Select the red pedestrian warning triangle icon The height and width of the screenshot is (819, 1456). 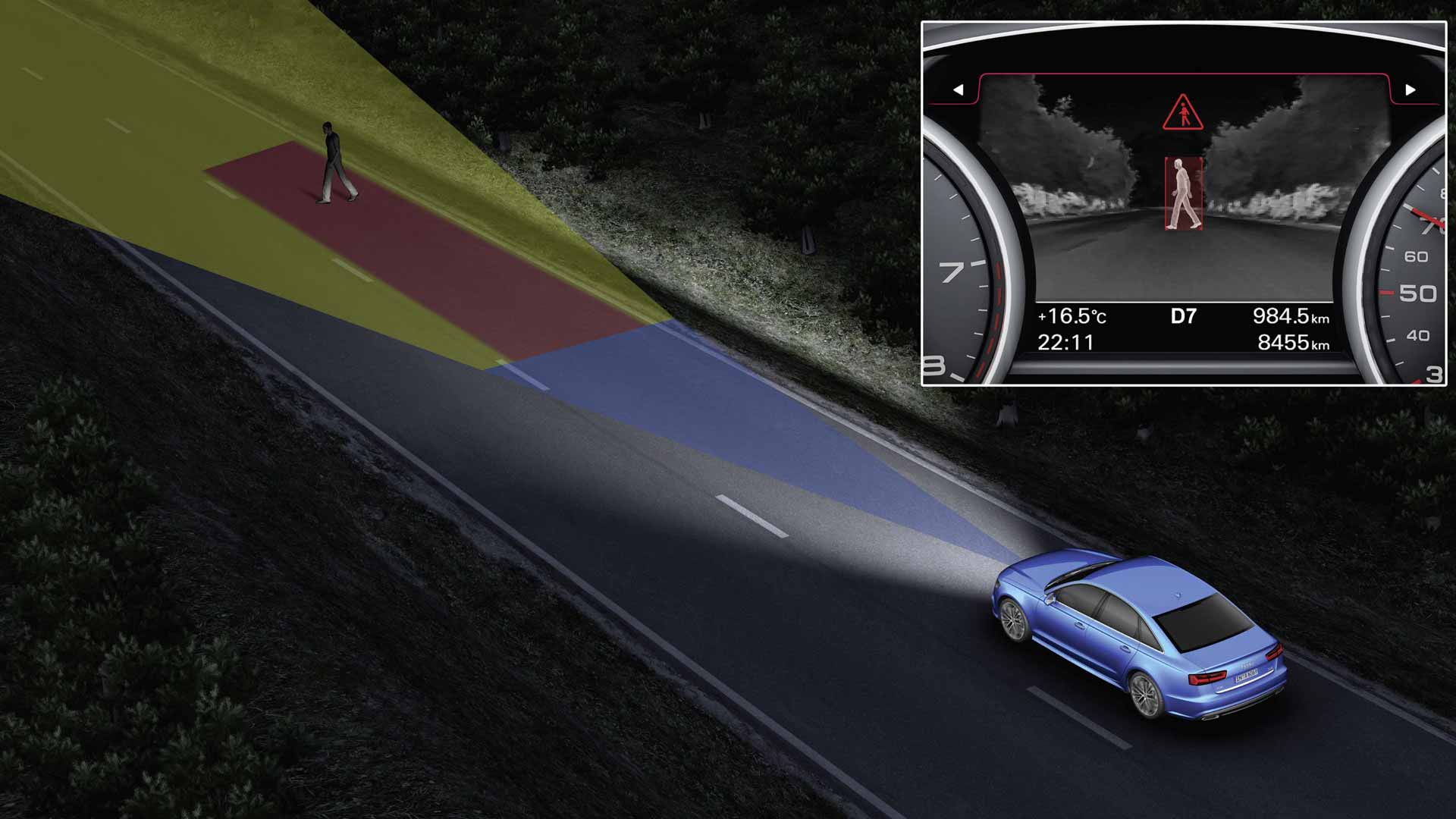(x=1182, y=114)
